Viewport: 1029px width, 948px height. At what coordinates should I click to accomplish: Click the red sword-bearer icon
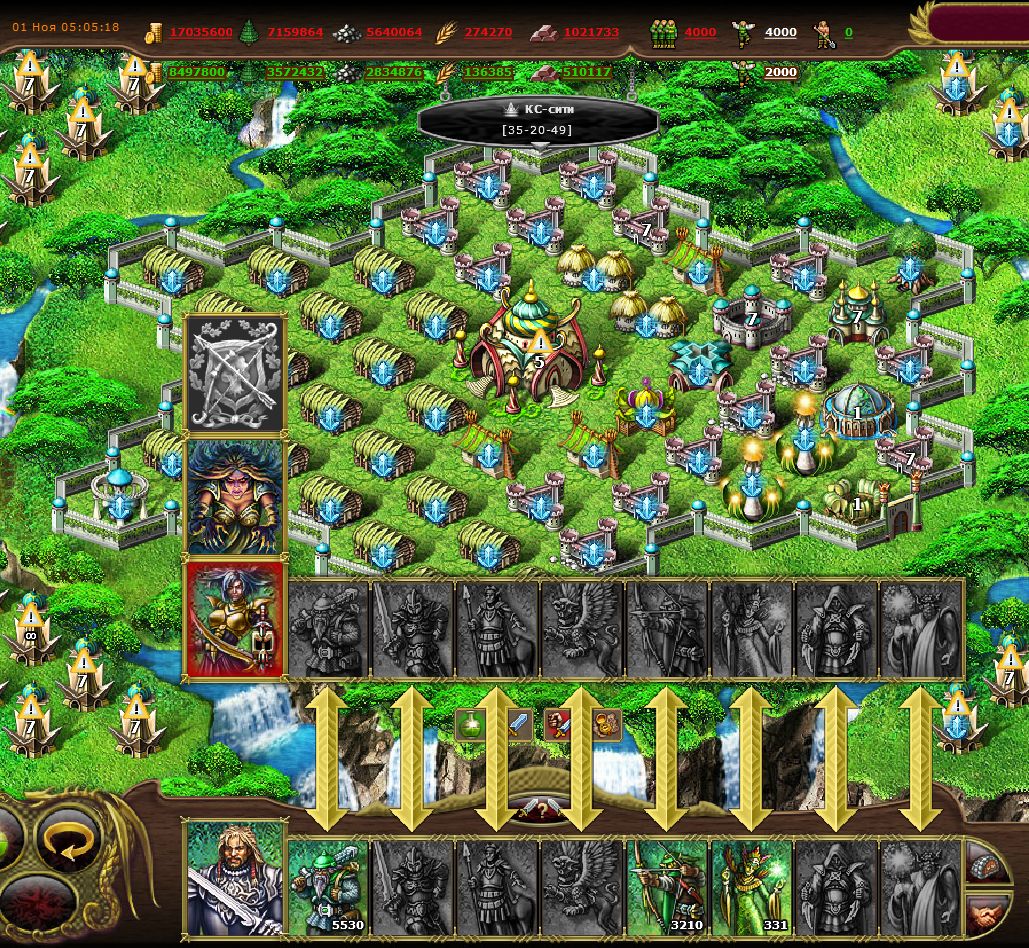pyautogui.click(x=558, y=725)
